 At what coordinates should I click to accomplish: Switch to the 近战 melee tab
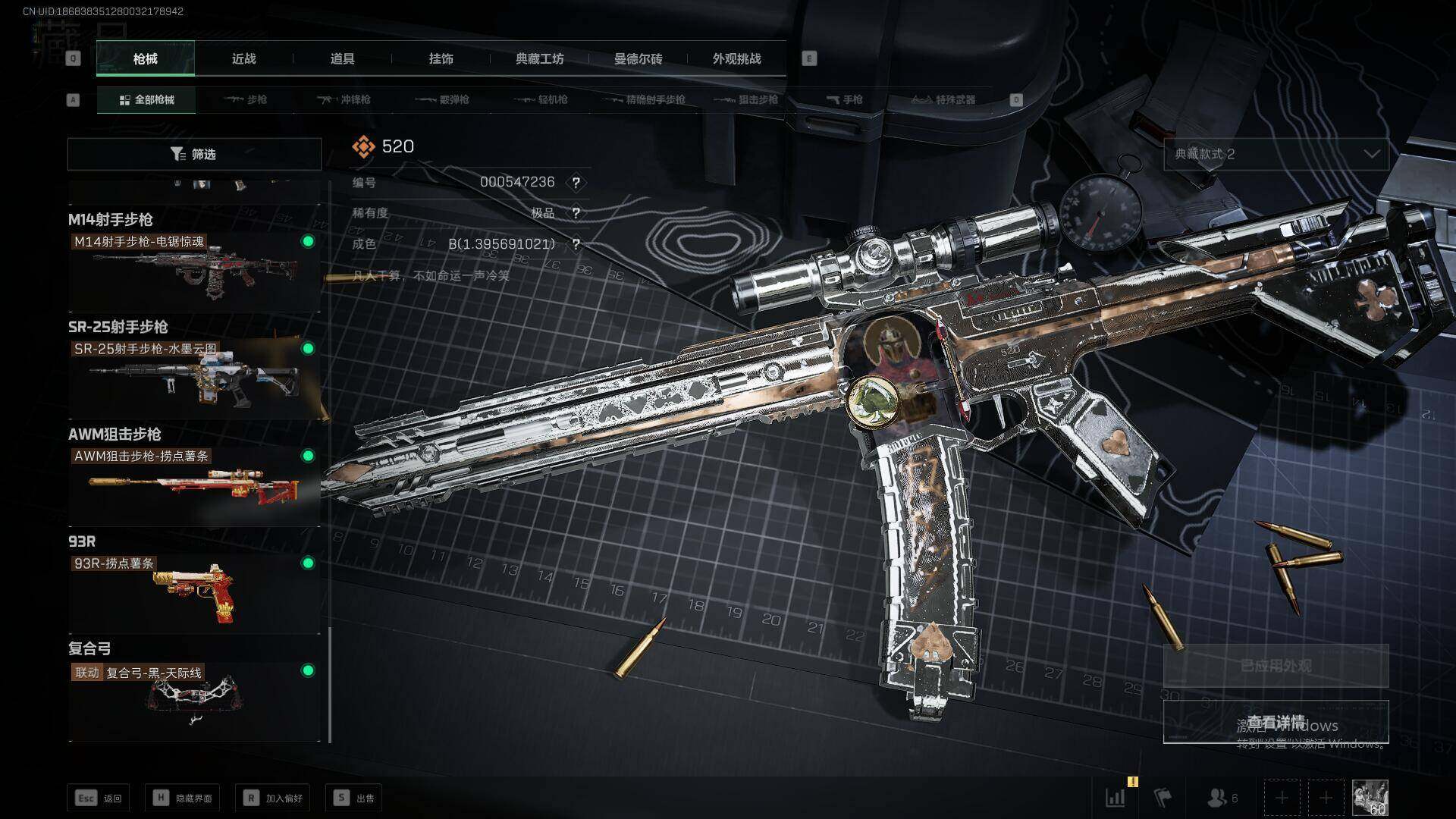pos(243,59)
